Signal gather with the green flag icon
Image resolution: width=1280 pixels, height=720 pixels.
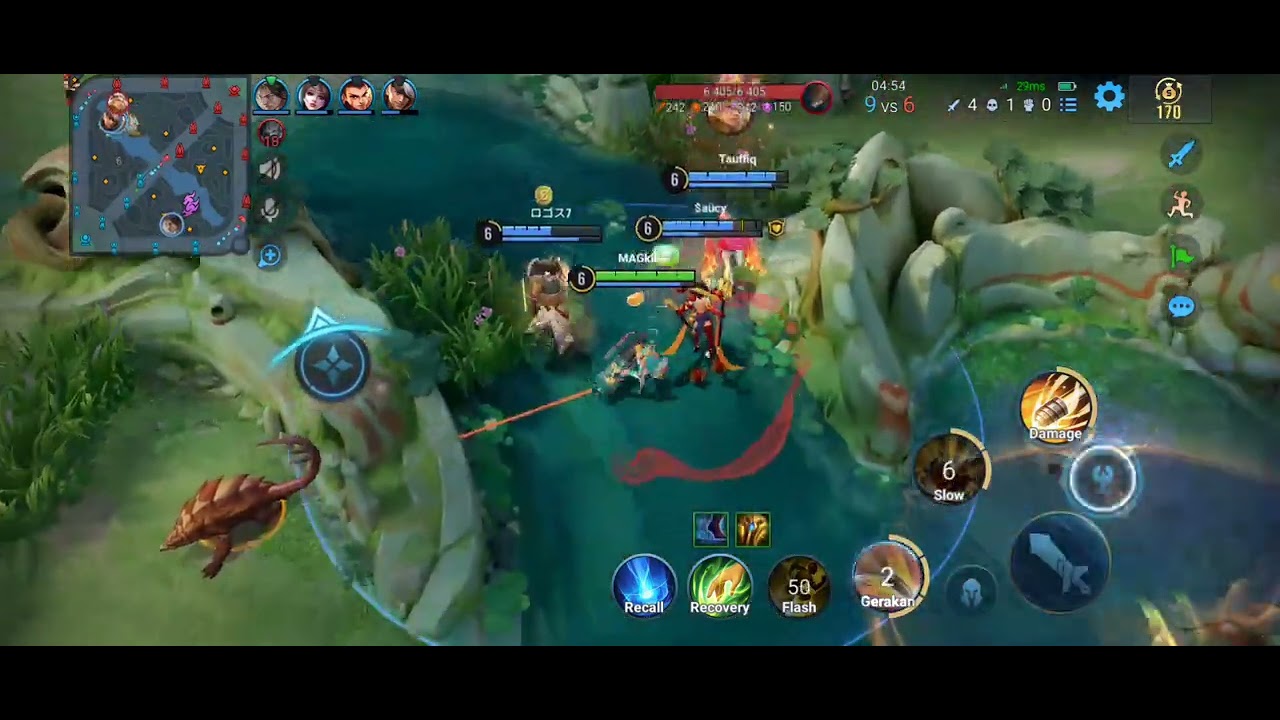click(1181, 257)
